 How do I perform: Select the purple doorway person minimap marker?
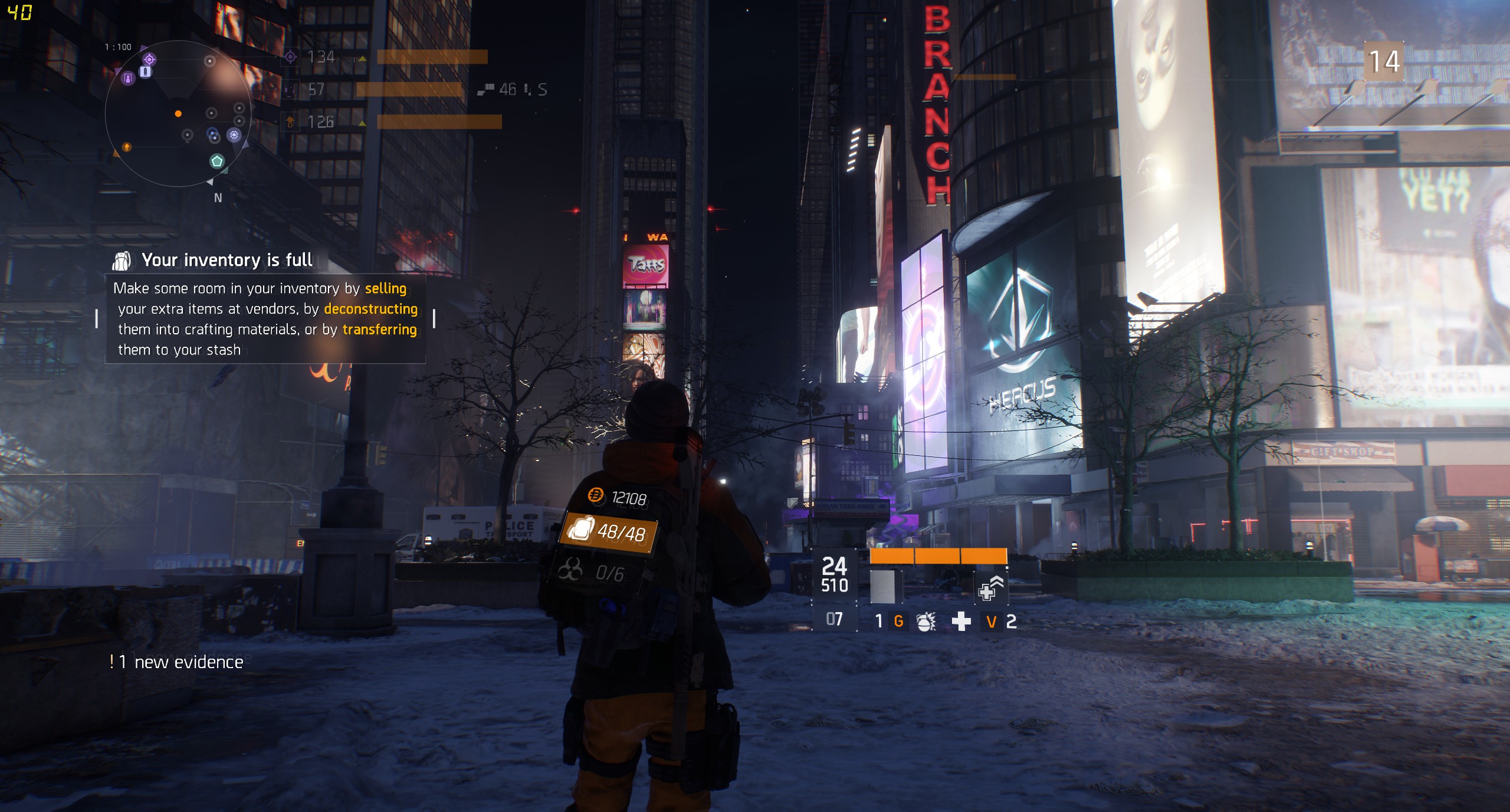coord(127,78)
